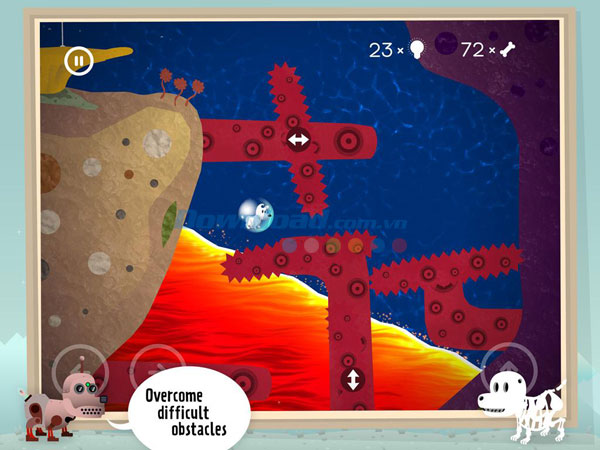Tap the up arrow jump control

pos(507,369)
